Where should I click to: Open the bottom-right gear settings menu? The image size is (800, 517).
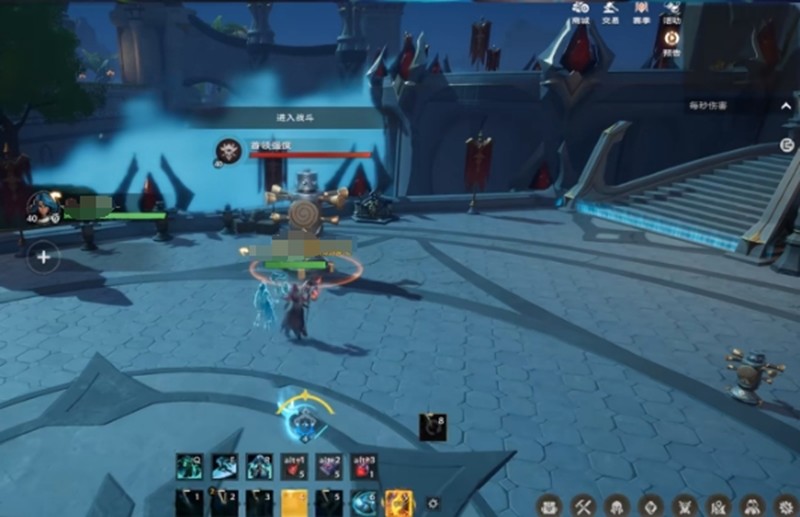785,505
